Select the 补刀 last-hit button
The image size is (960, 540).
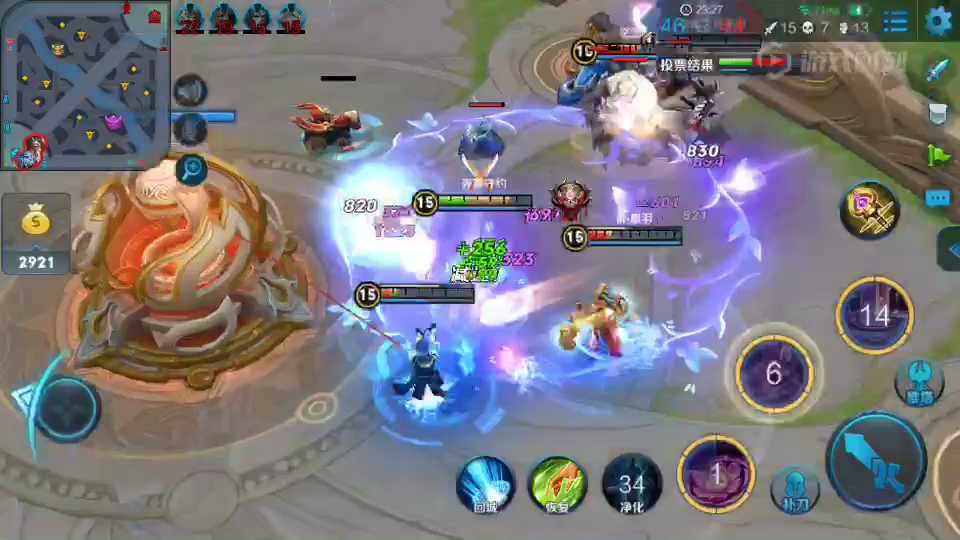coord(795,489)
